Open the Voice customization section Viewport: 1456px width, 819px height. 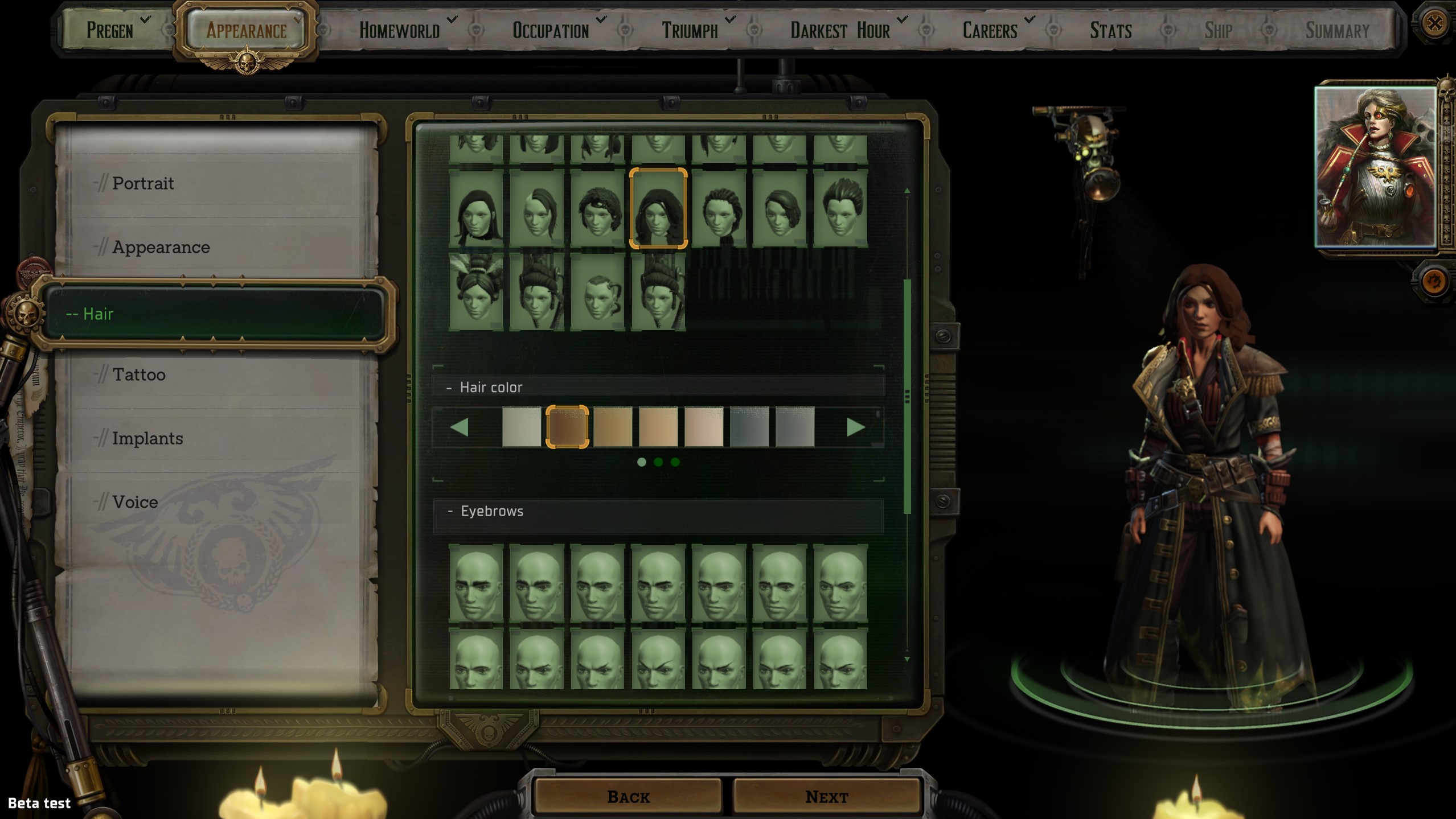(x=135, y=502)
